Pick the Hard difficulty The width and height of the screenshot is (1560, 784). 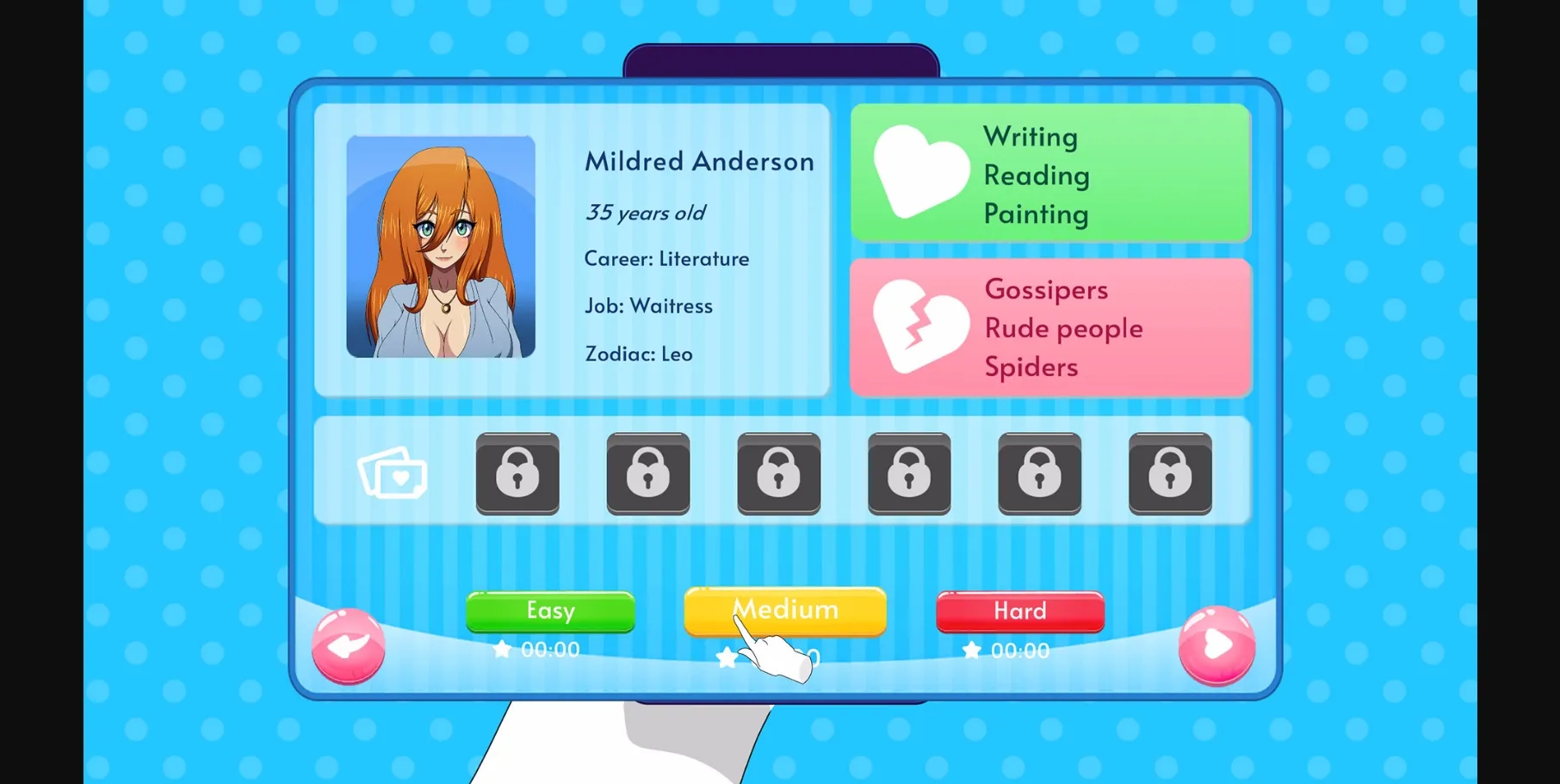[x=1019, y=611]
